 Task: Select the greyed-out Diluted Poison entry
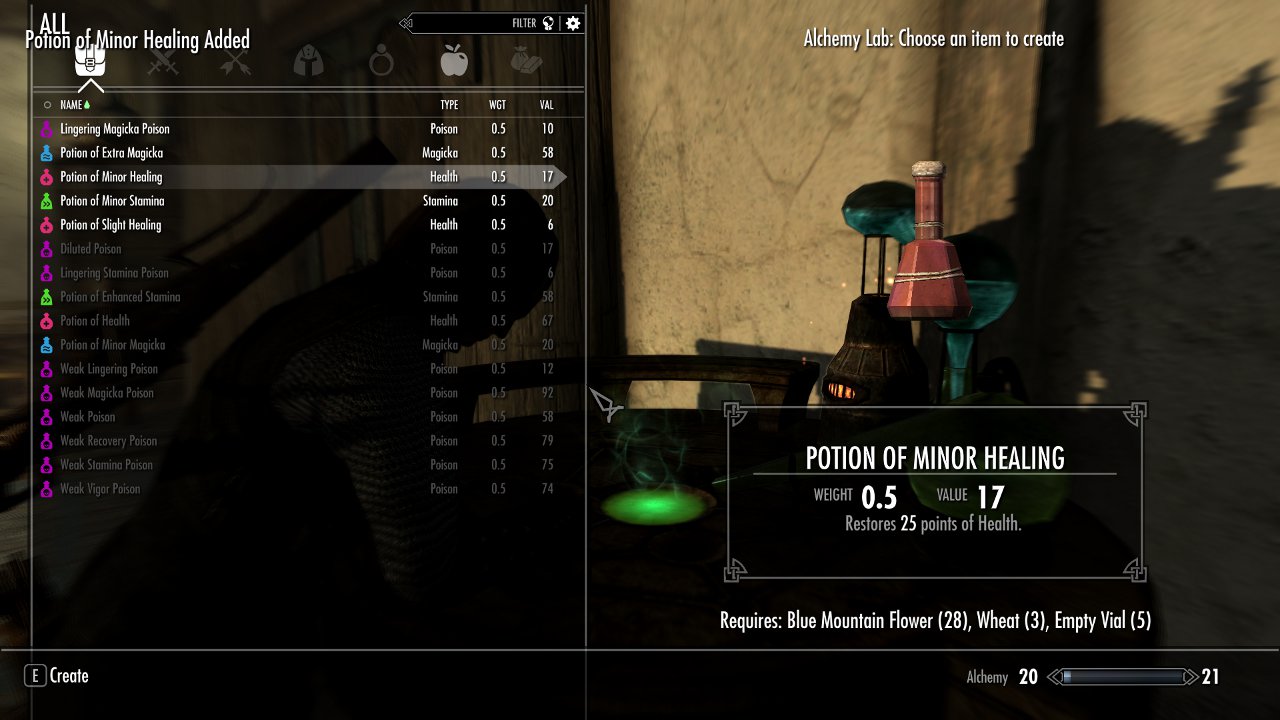point(90,249)
